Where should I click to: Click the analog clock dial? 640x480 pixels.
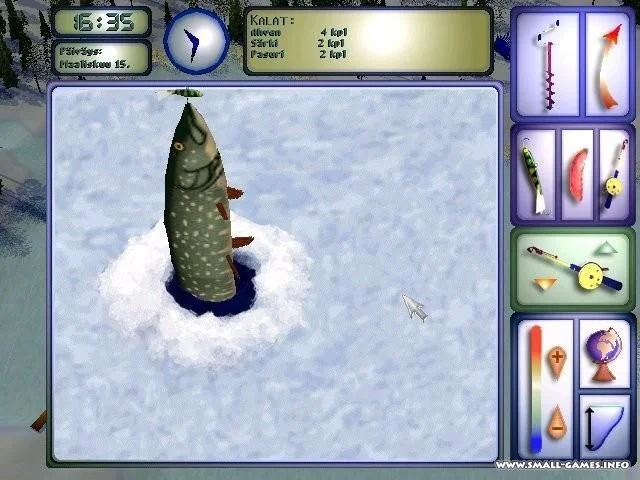point(196,41)
